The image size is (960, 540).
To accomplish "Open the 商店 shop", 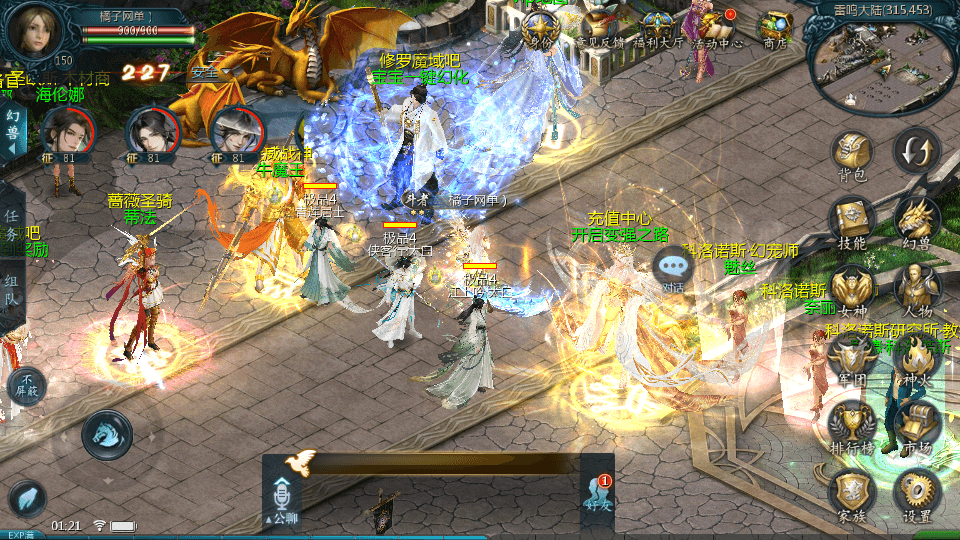I will (x=775, y=28).
